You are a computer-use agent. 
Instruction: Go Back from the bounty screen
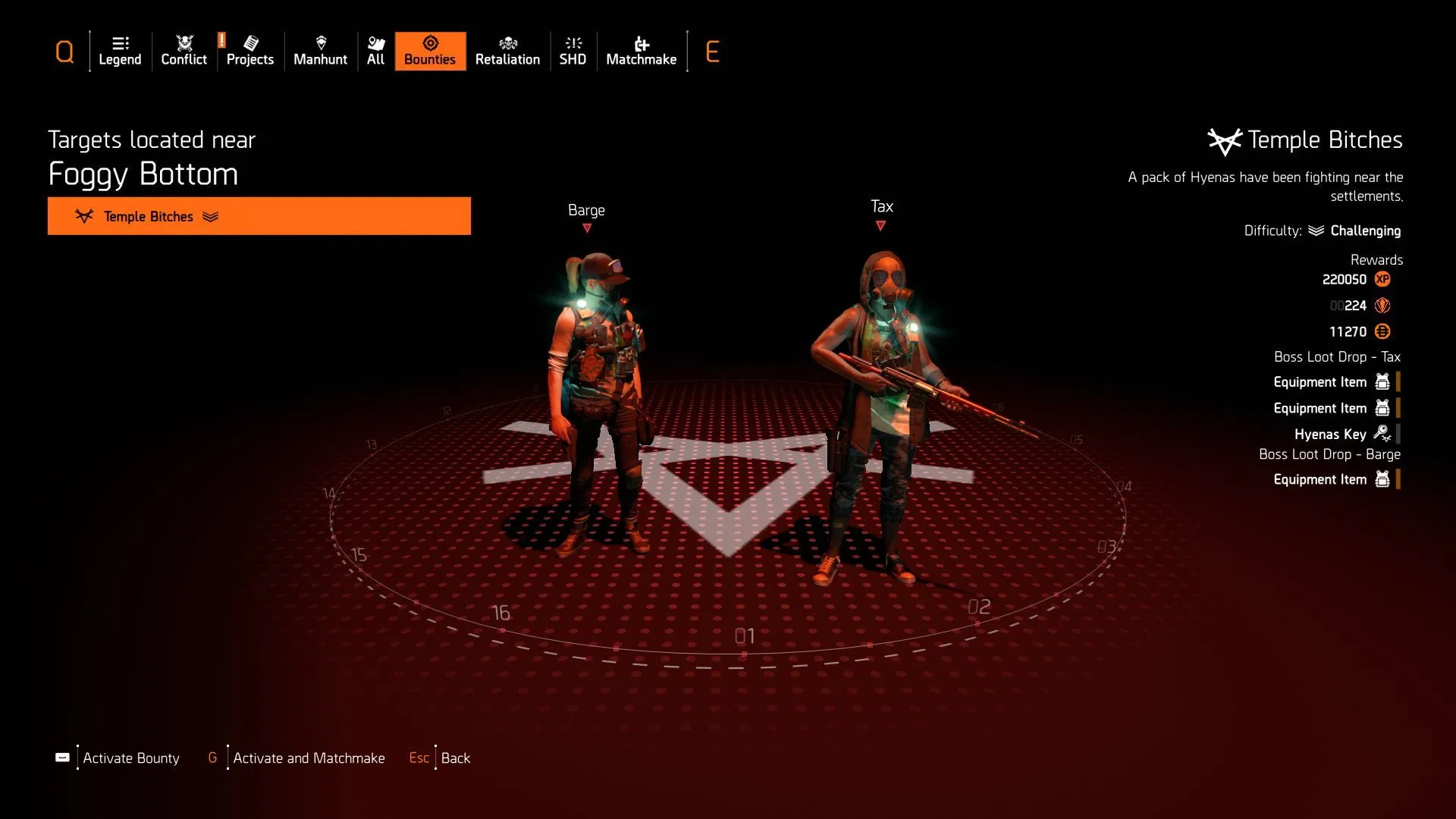tap(455, 758)
